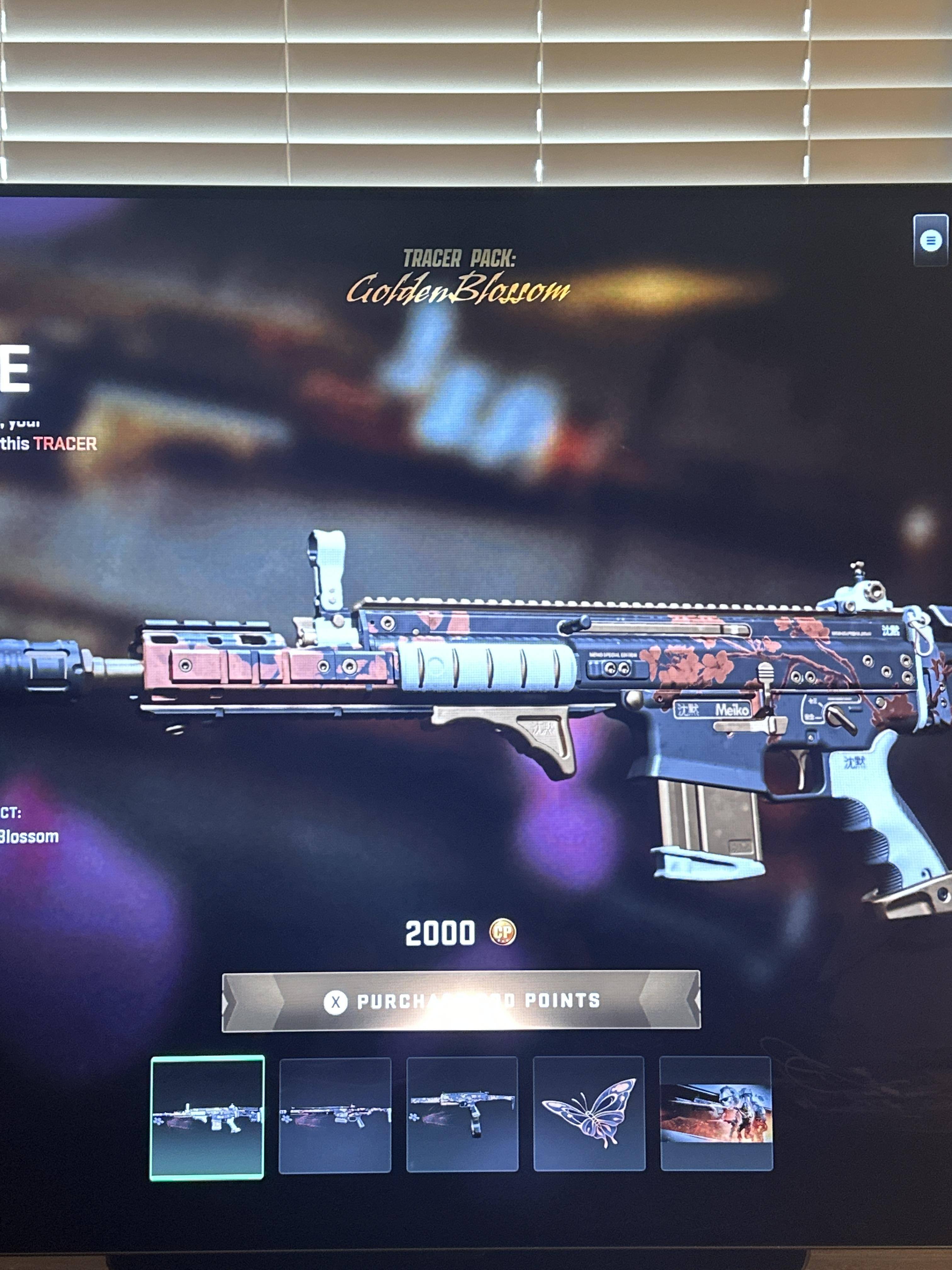Open the menu icon in the corner
Viewport: 952px width, 1270px height.
click(x=930, y=240)
